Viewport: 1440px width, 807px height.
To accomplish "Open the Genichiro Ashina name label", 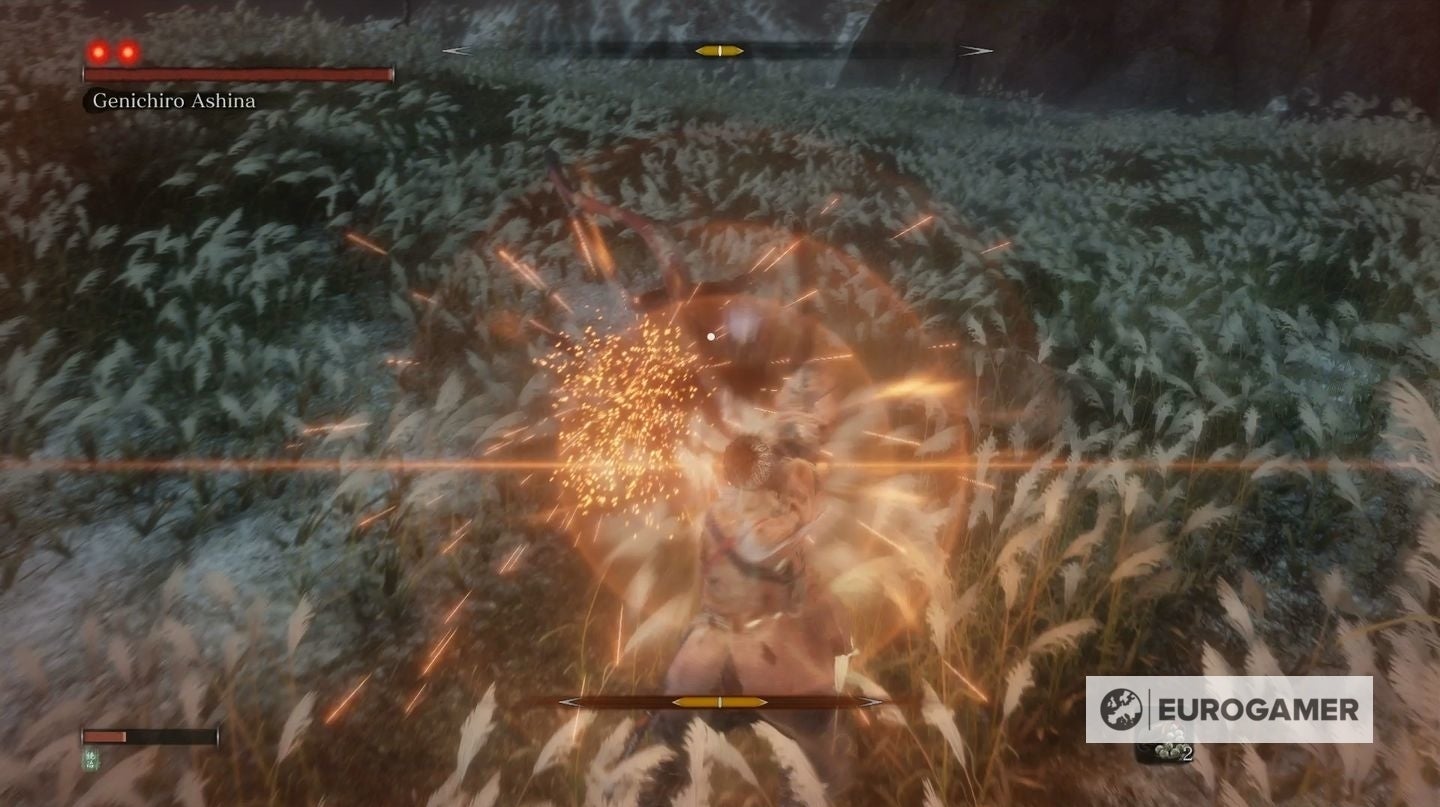I will [174, 101].
